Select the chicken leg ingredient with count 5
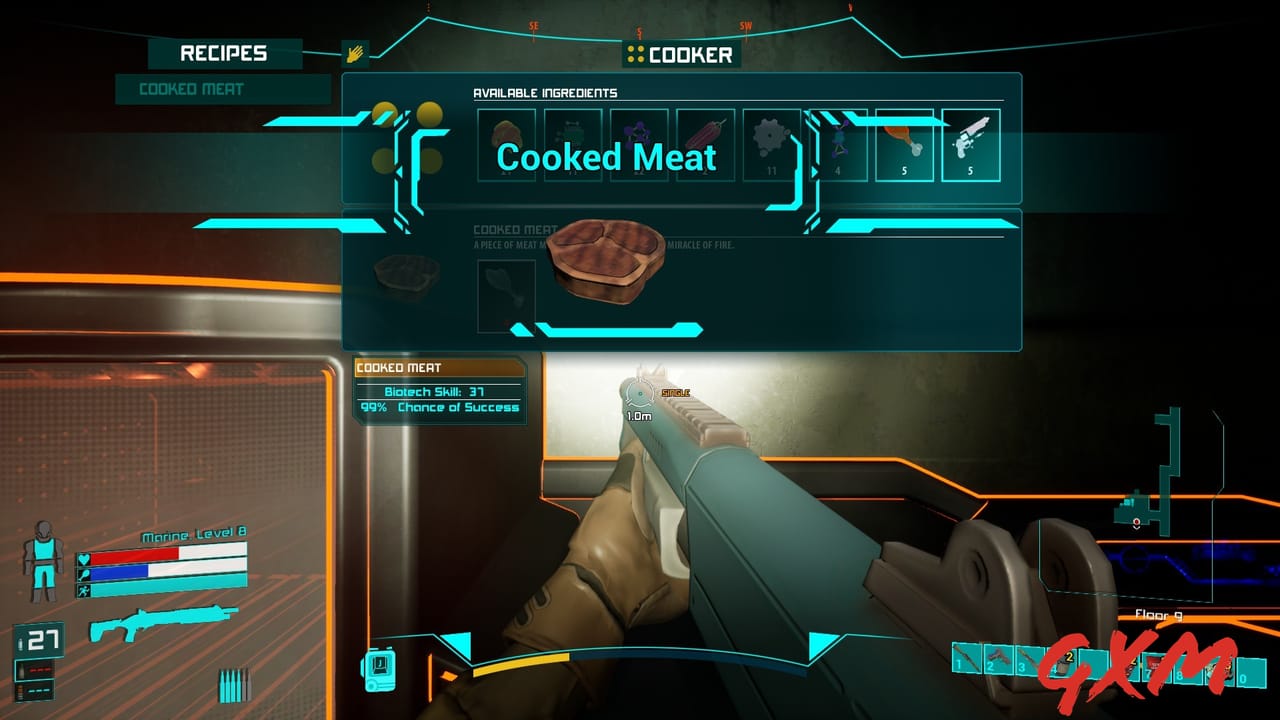1280x720 pixels. tap(904, 144)
